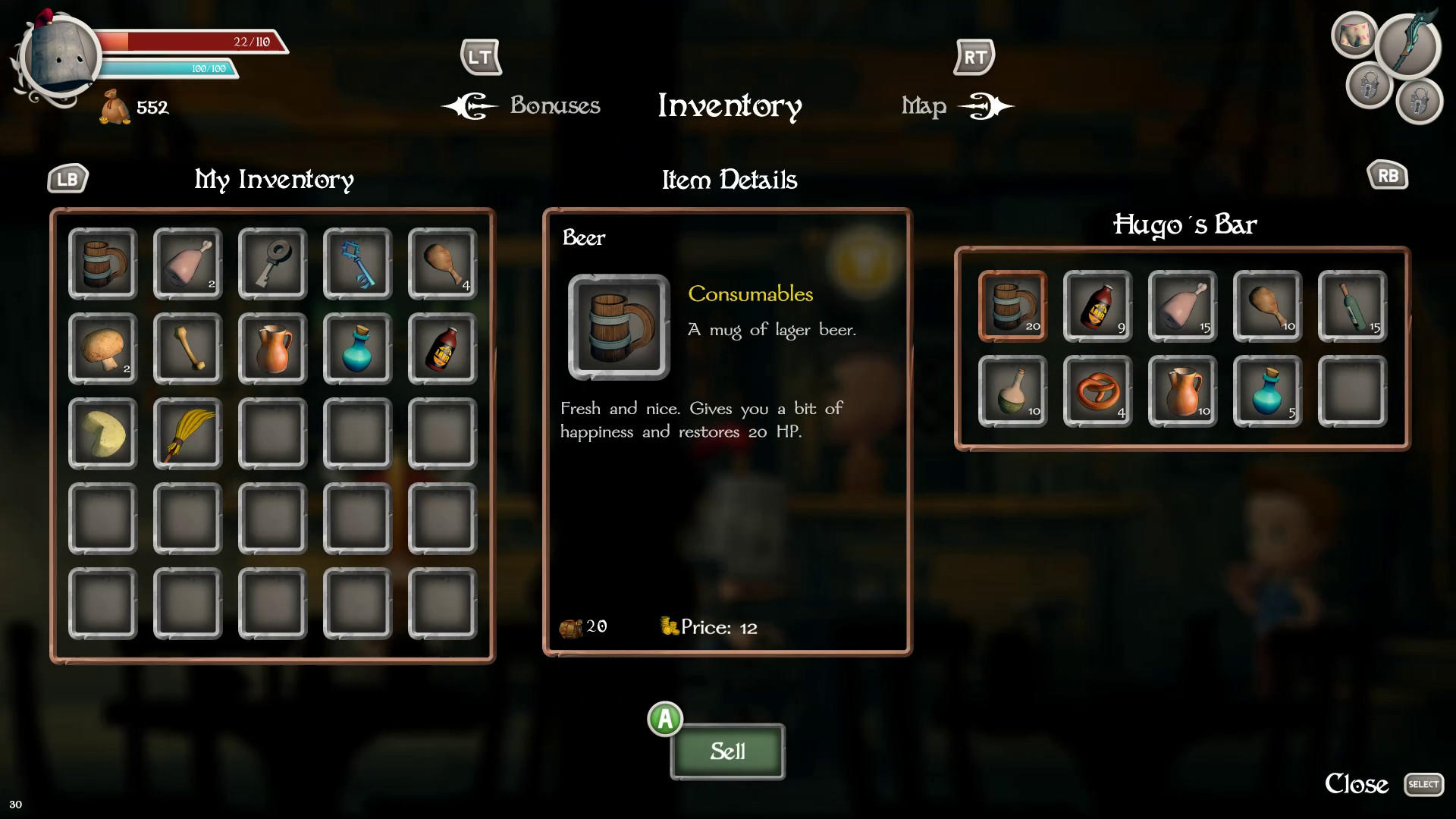Select the green wine bottle in Hugo's Bar
The image size is (1456, 819).
[x=1352, y=306]
